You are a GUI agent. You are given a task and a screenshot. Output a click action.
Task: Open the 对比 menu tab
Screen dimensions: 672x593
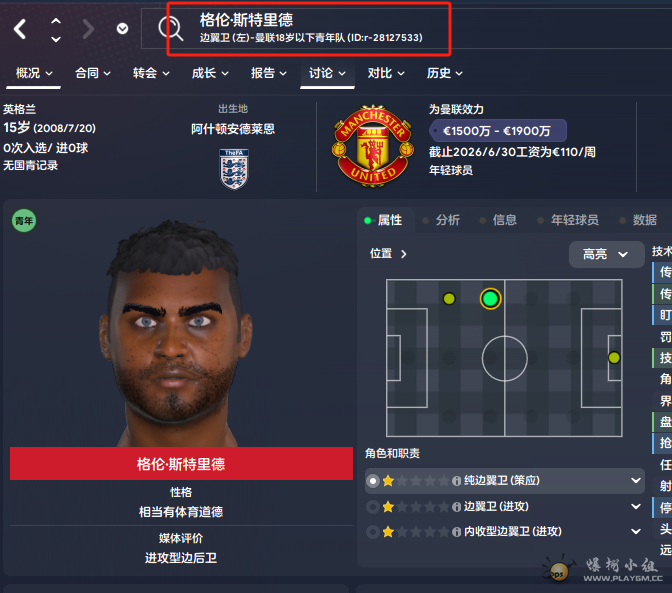tap(386, 73)
